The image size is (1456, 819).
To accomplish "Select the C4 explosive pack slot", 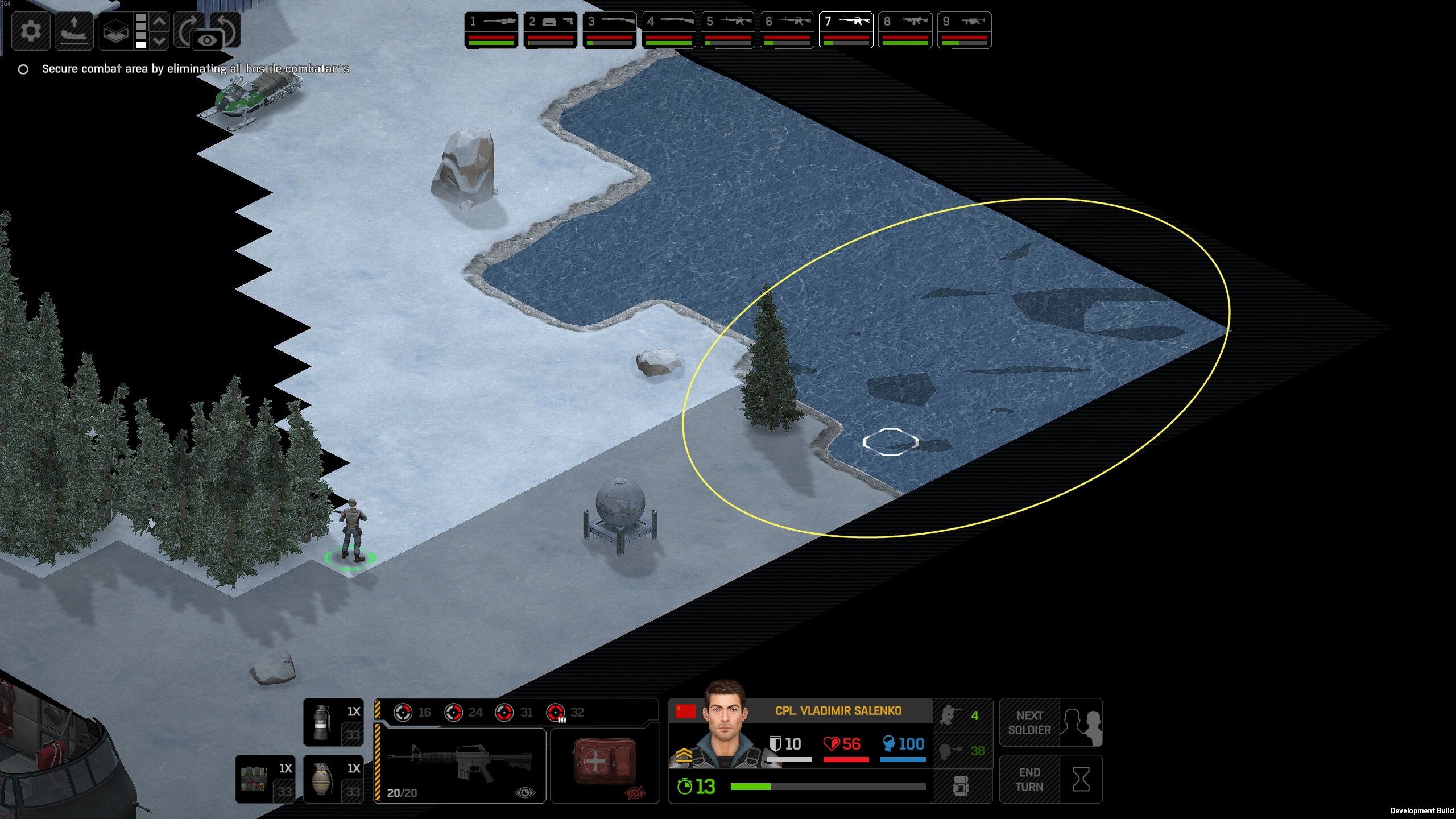I will [265, 779].
